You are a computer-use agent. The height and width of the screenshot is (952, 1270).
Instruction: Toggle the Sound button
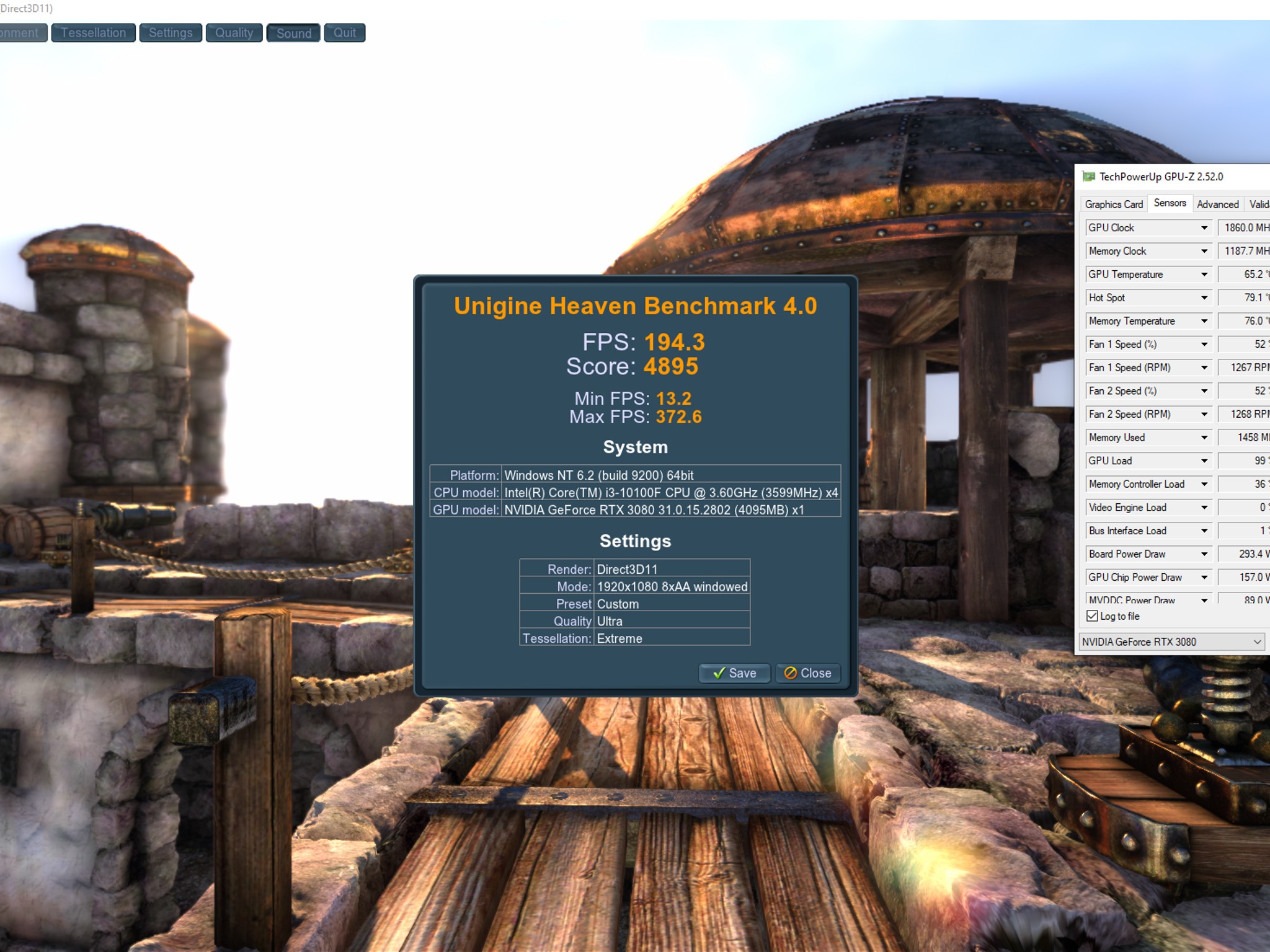pyautogui.click(x=293, y=33)
